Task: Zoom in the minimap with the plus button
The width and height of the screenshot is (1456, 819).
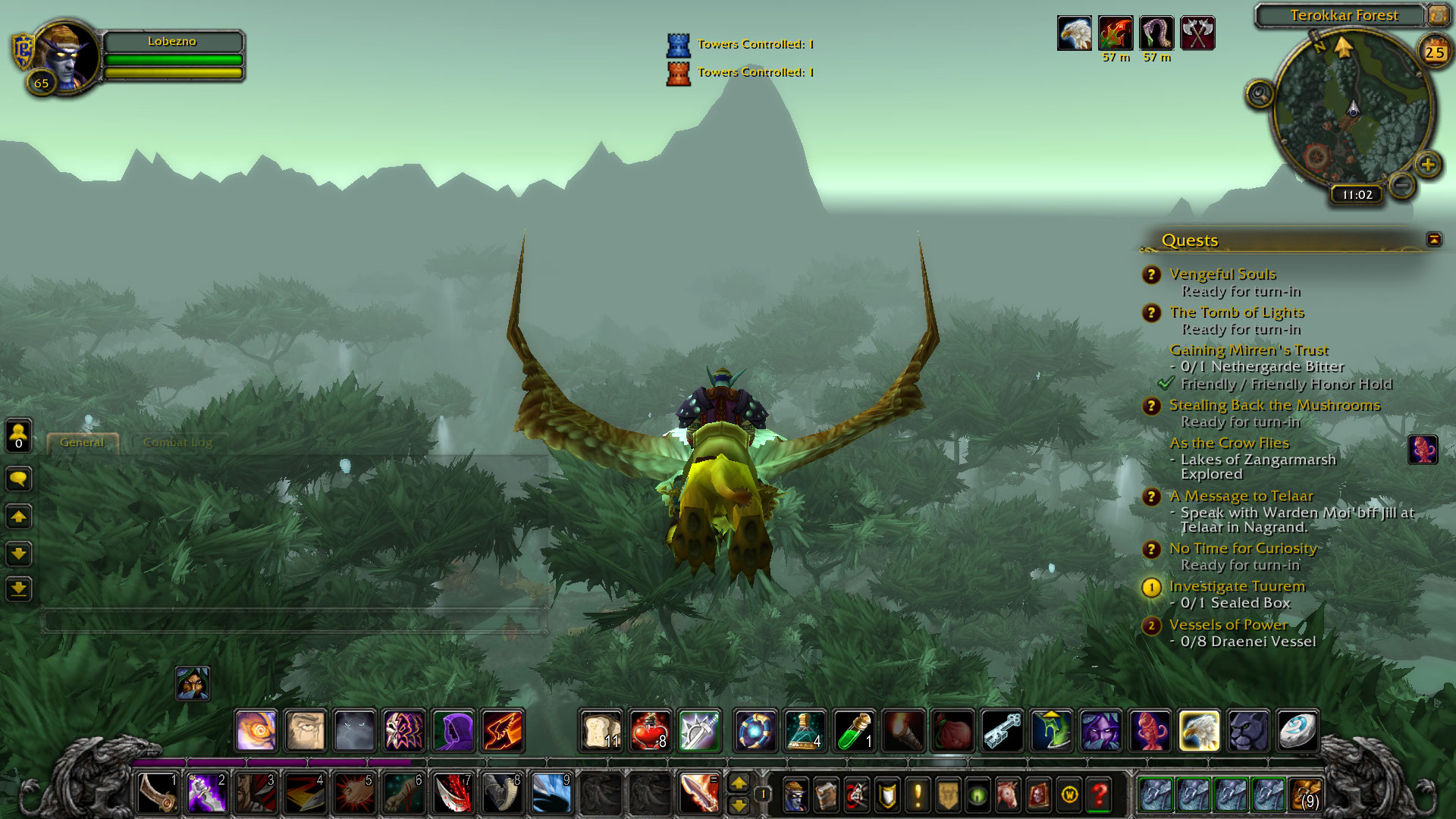Action: point(1428,165)
